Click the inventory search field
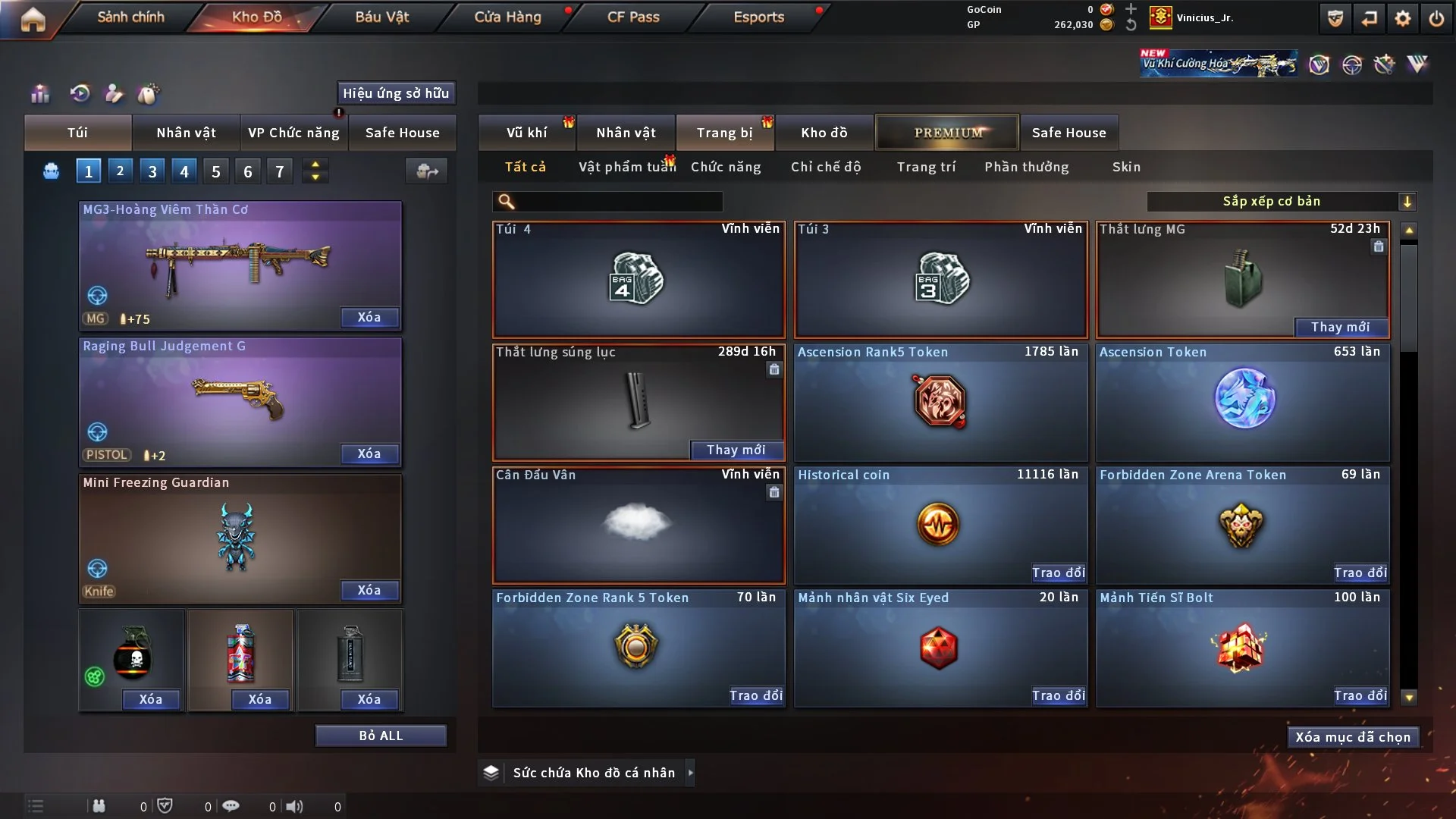The width and height of the screenshot is (1456, 819). [x=618, y=202]
